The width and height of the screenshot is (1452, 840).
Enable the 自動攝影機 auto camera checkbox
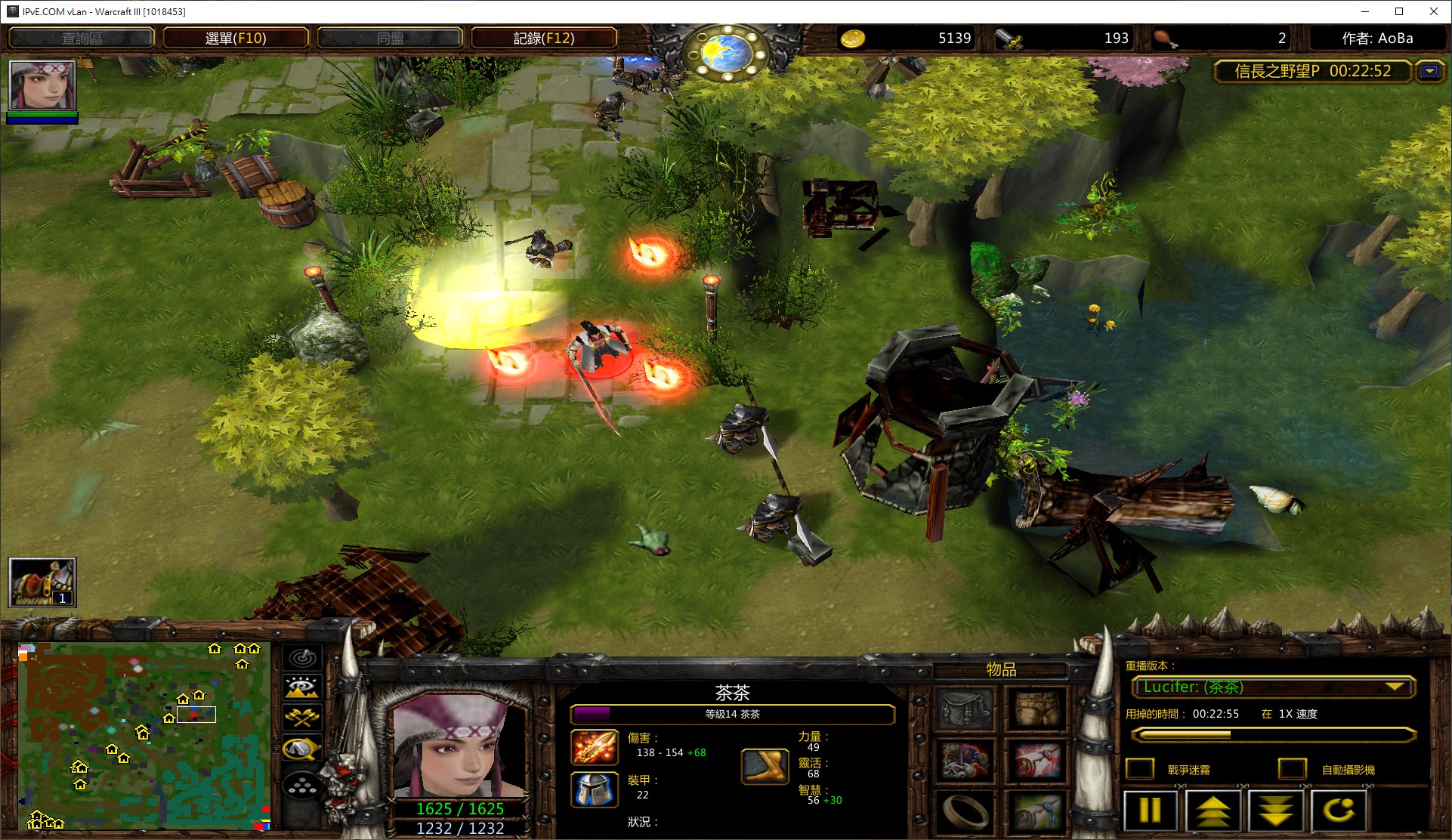pos(1292,769)
